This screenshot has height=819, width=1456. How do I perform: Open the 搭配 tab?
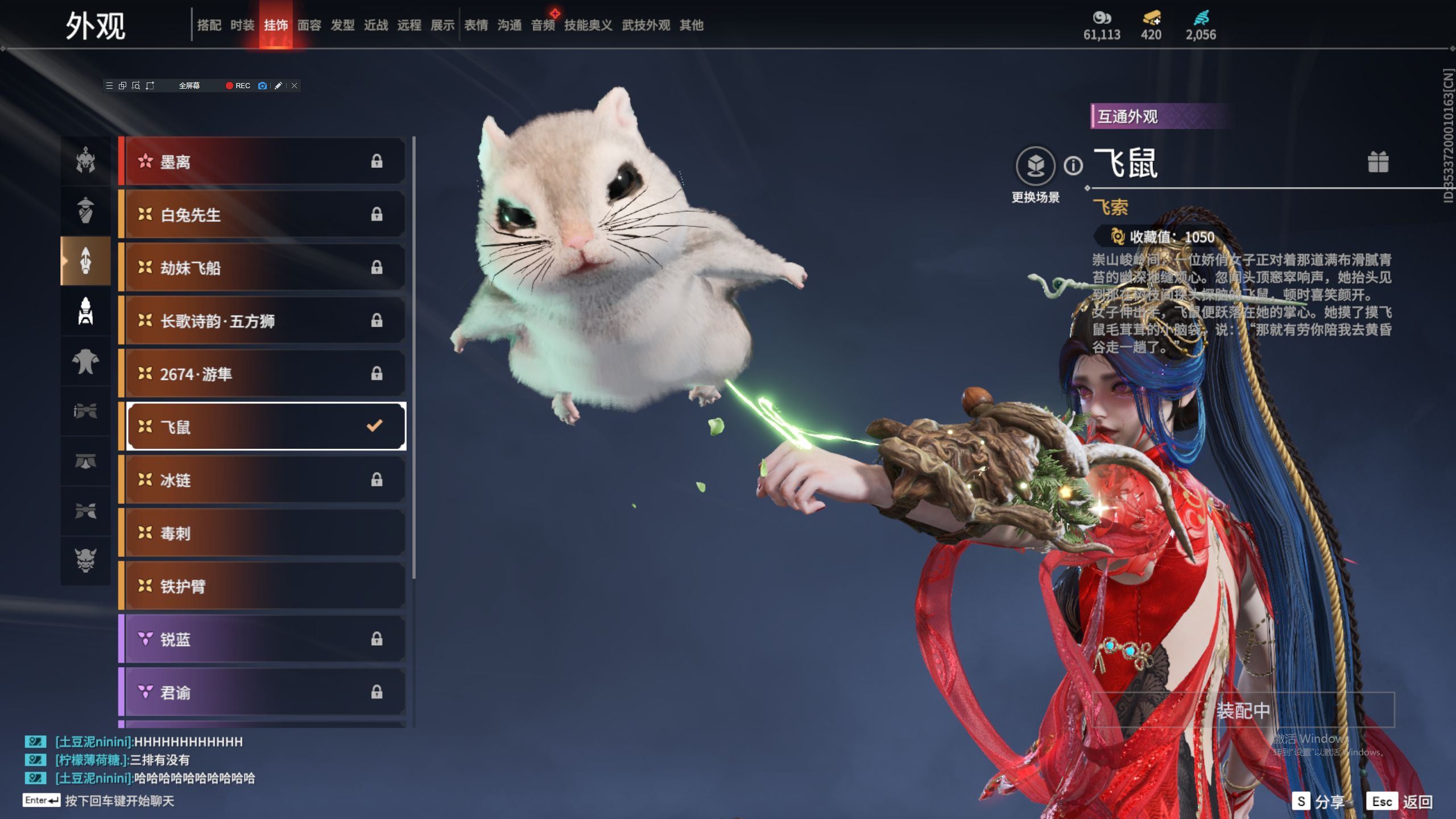tap(209, 25)
